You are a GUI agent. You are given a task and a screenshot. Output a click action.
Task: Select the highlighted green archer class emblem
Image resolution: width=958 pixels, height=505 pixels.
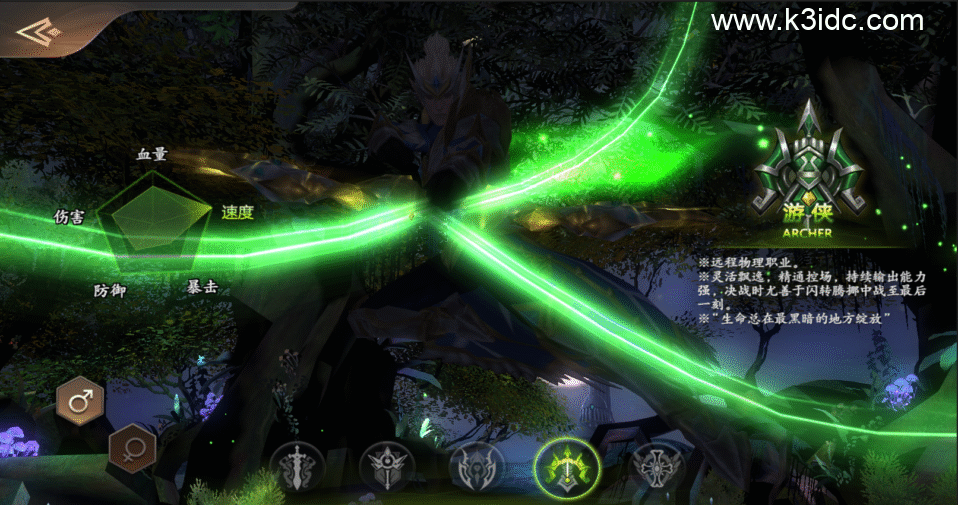[x=567, y=467]
